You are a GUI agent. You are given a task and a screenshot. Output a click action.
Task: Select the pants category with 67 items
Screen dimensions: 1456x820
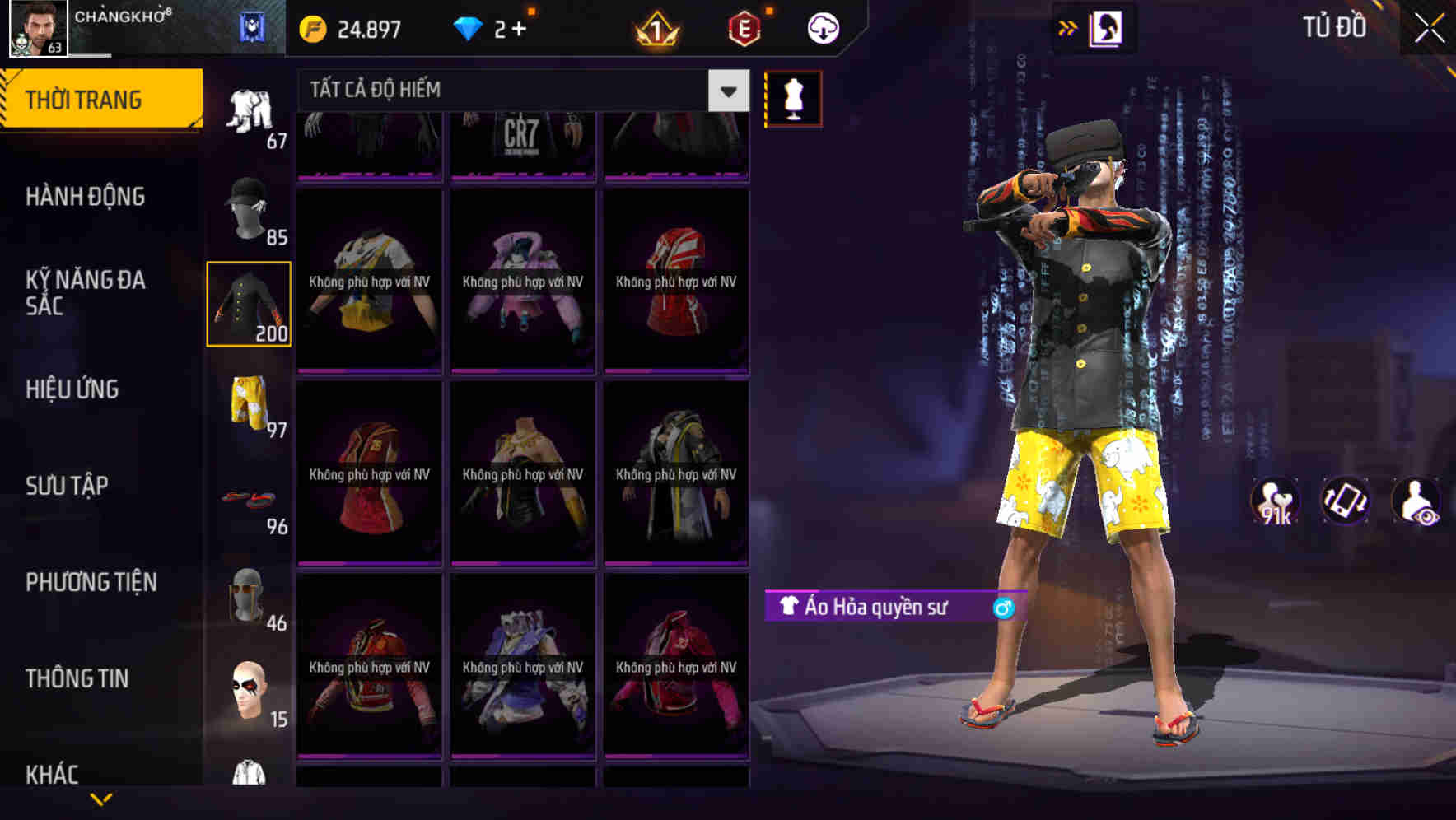(x=249, y=111)
